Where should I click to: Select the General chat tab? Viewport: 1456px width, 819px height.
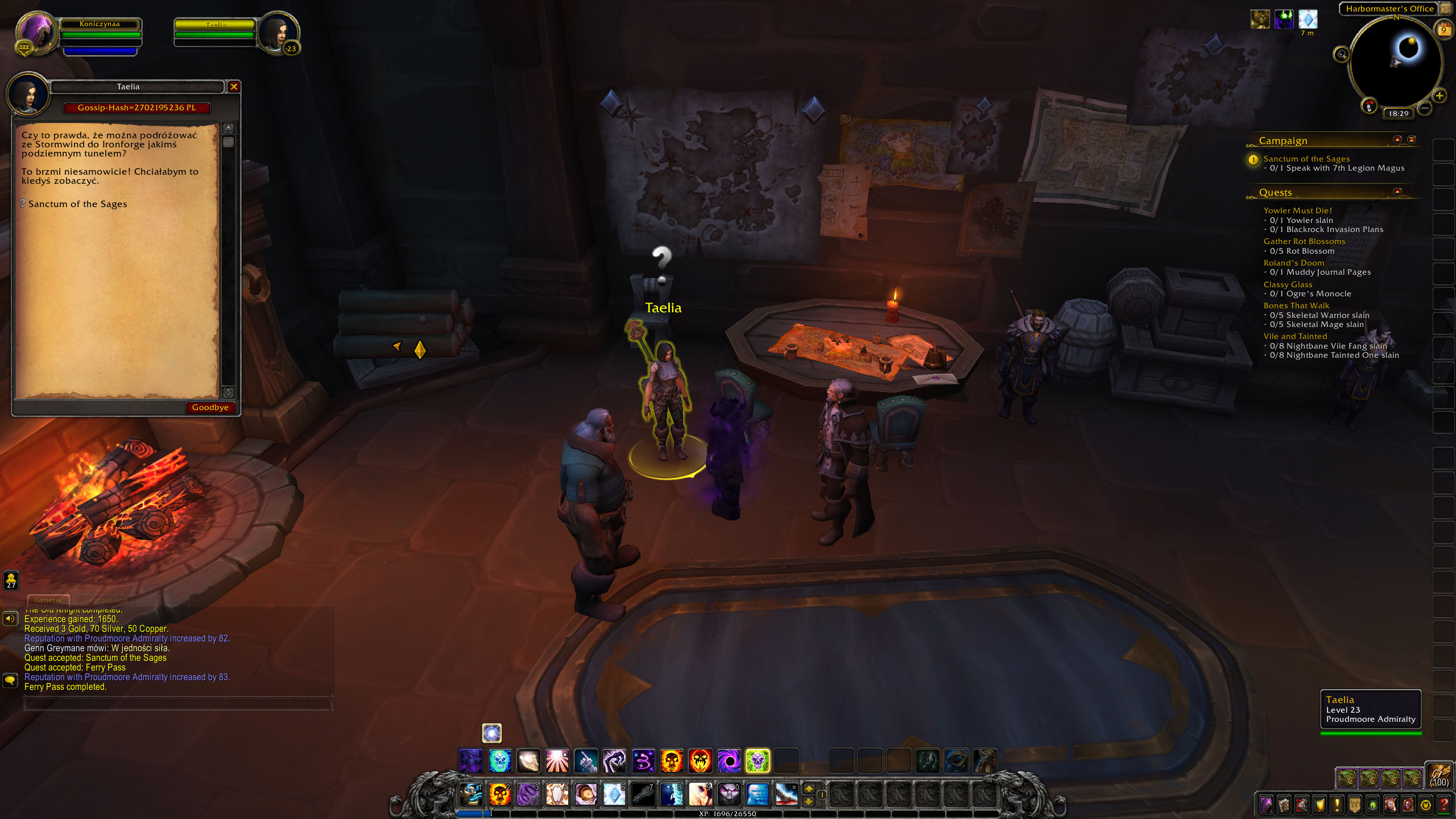tap(48, 599)
